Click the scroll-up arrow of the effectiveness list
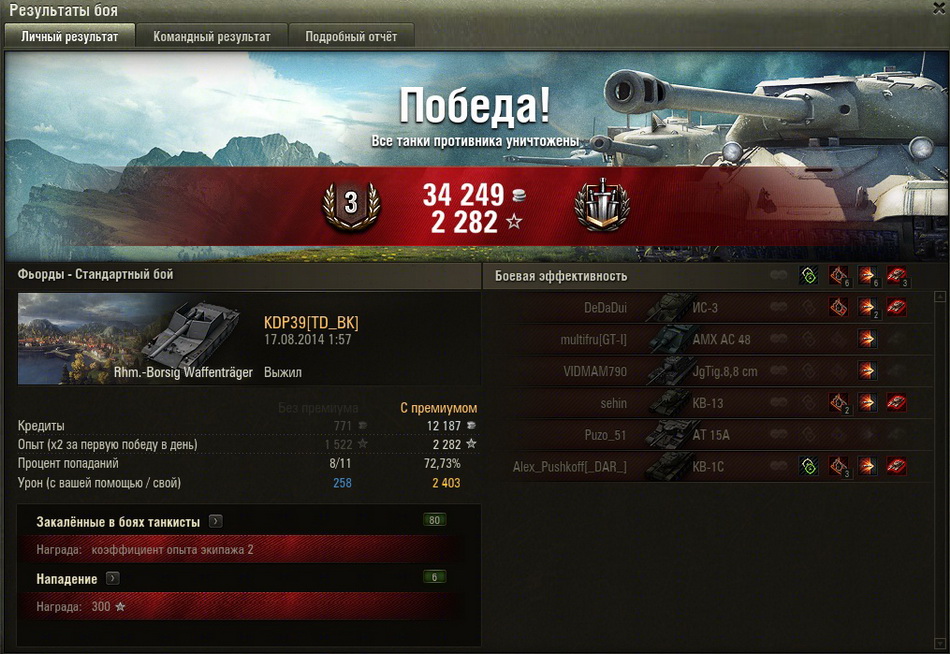 [x=940, y=297]
